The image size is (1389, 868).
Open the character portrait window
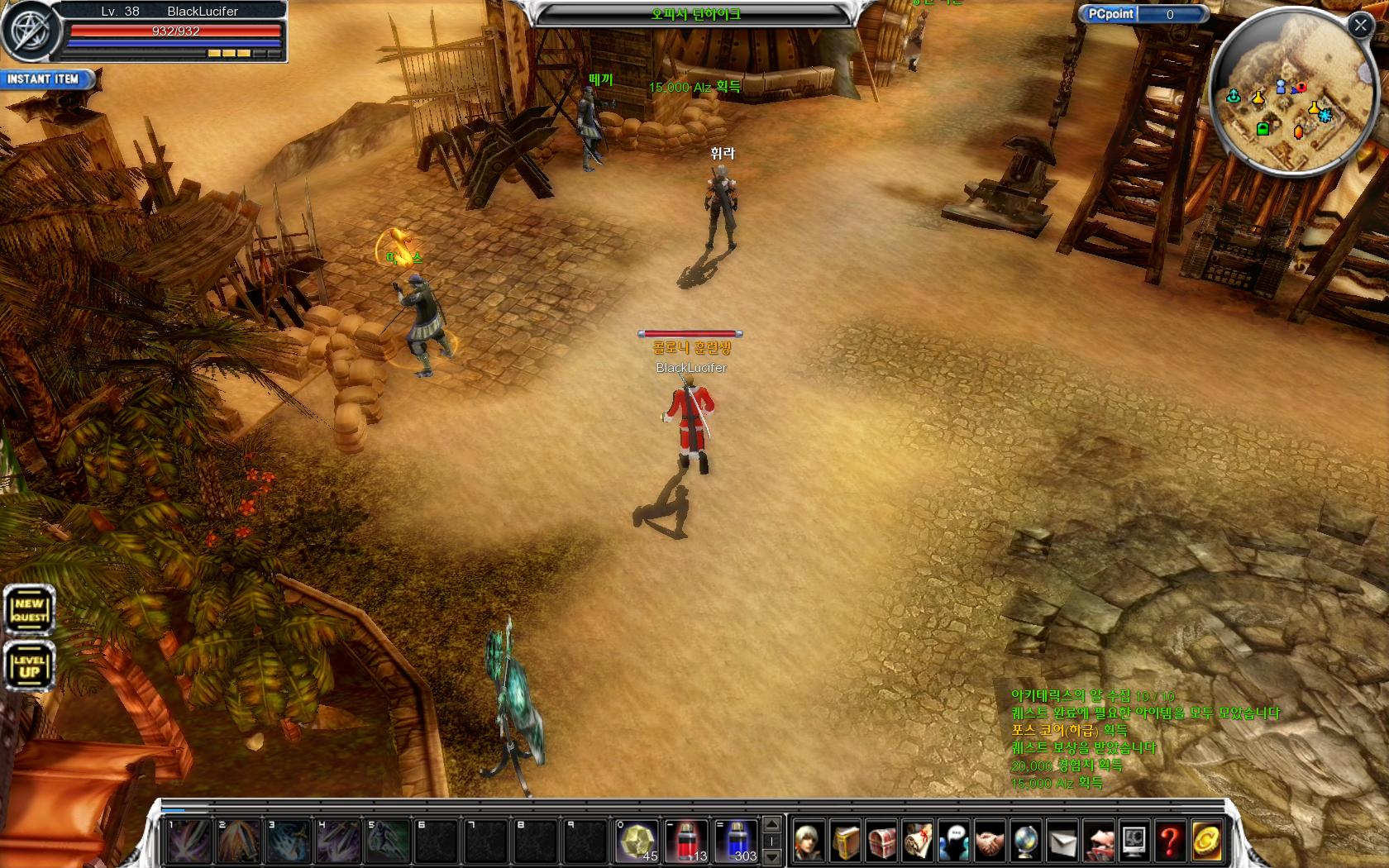809,842
